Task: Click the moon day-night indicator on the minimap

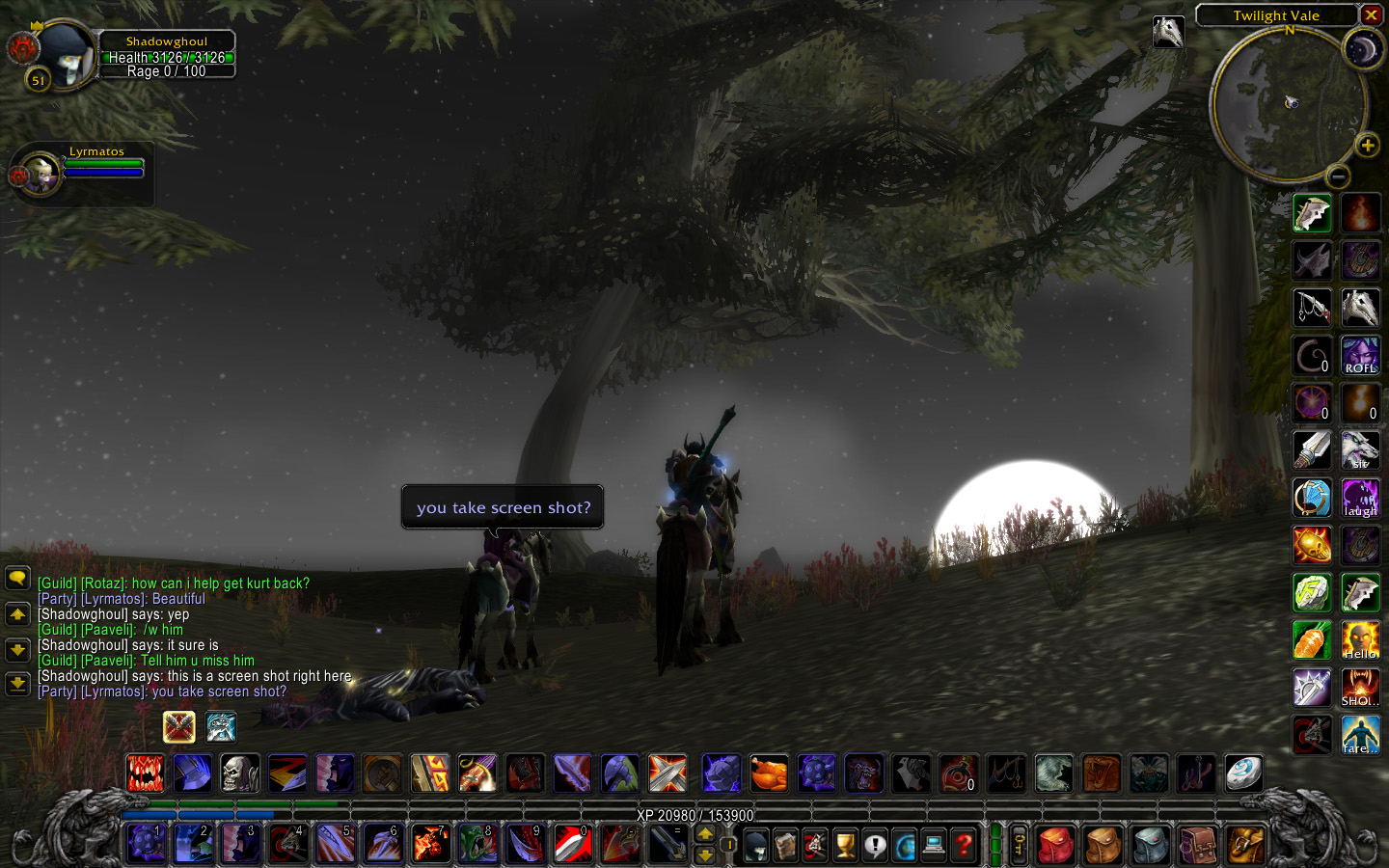Action: [1363, 48]
